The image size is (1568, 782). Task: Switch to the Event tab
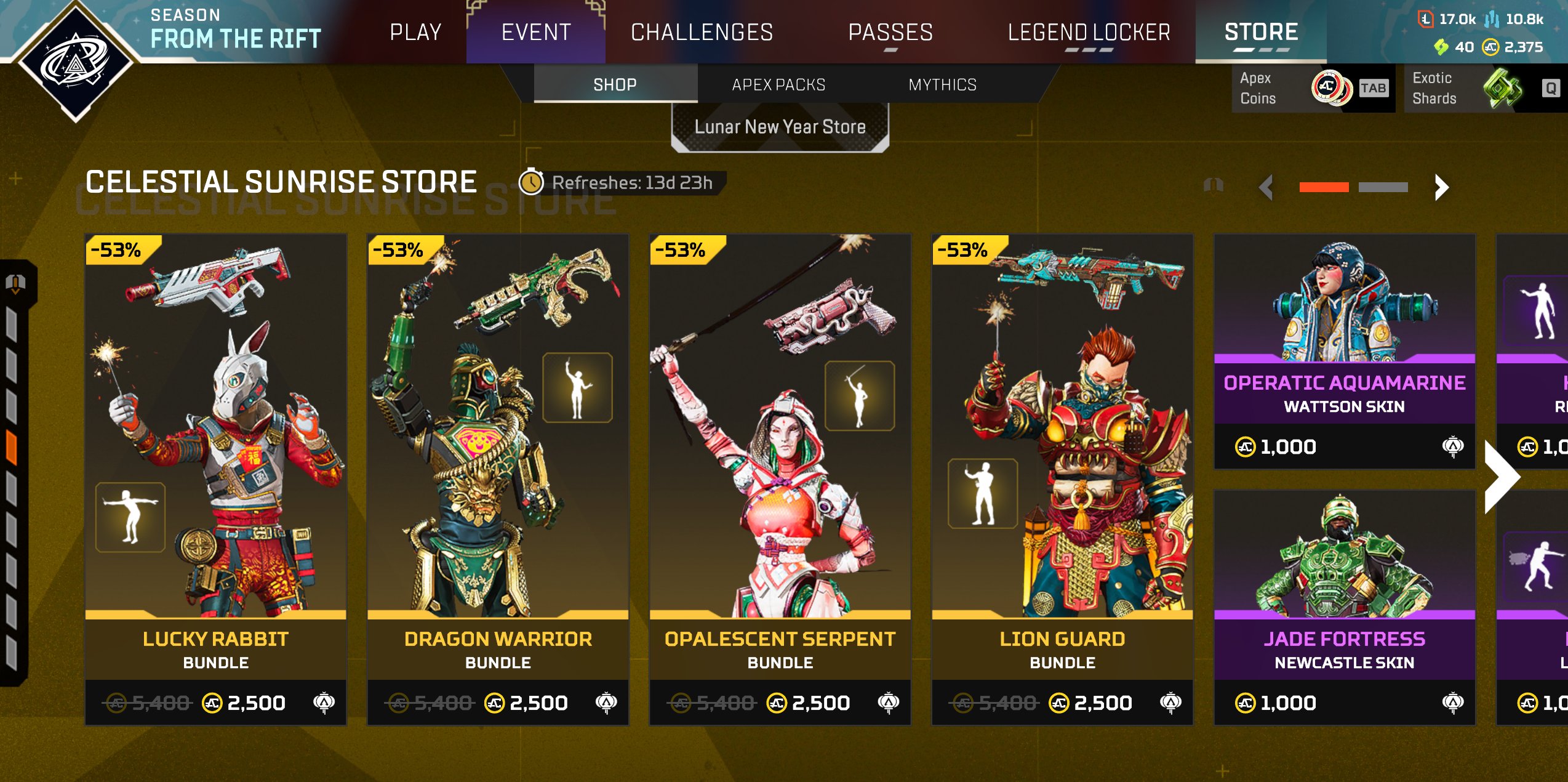(x=536, y=32)
